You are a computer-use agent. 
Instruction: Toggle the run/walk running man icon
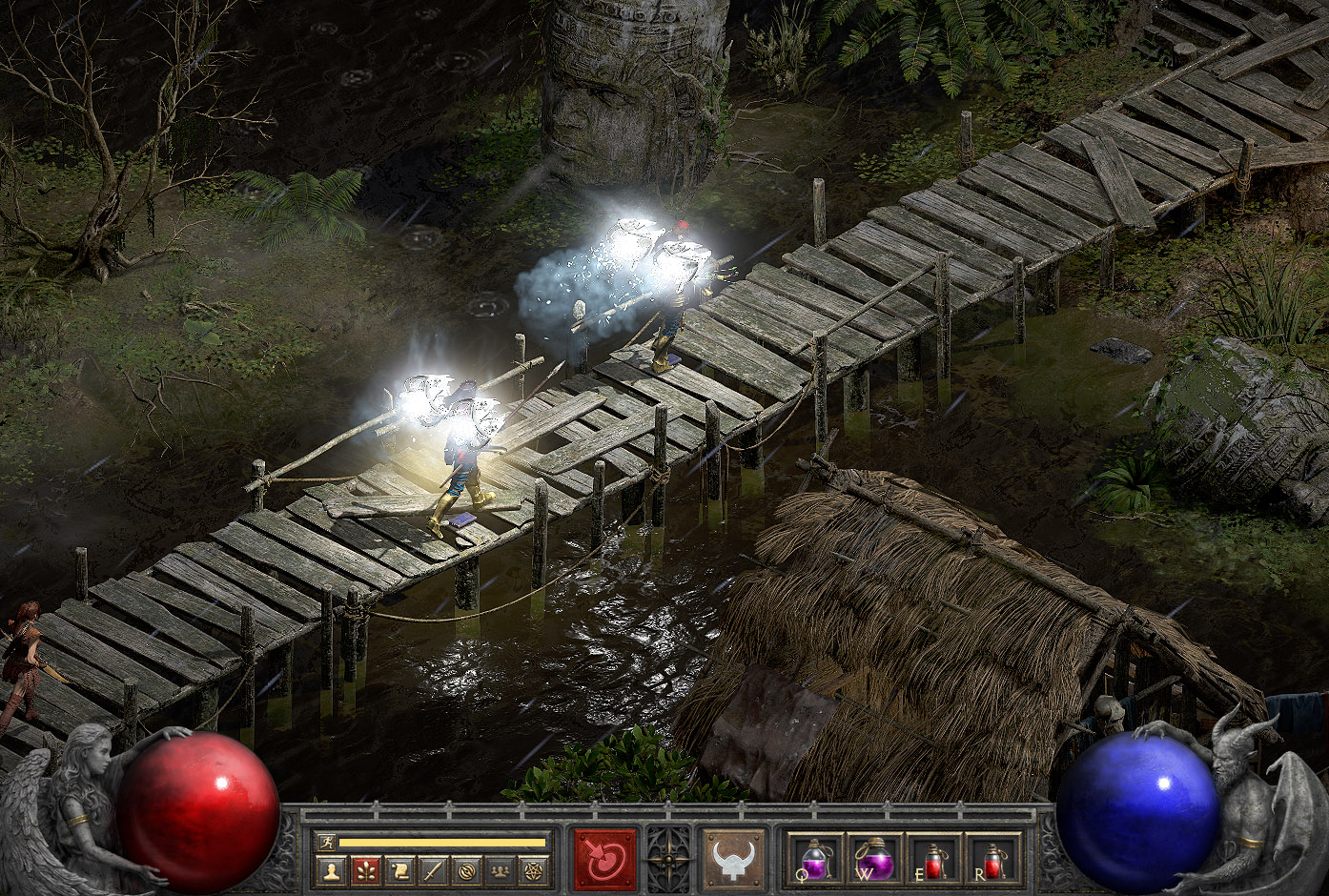[x=326, y=843]
